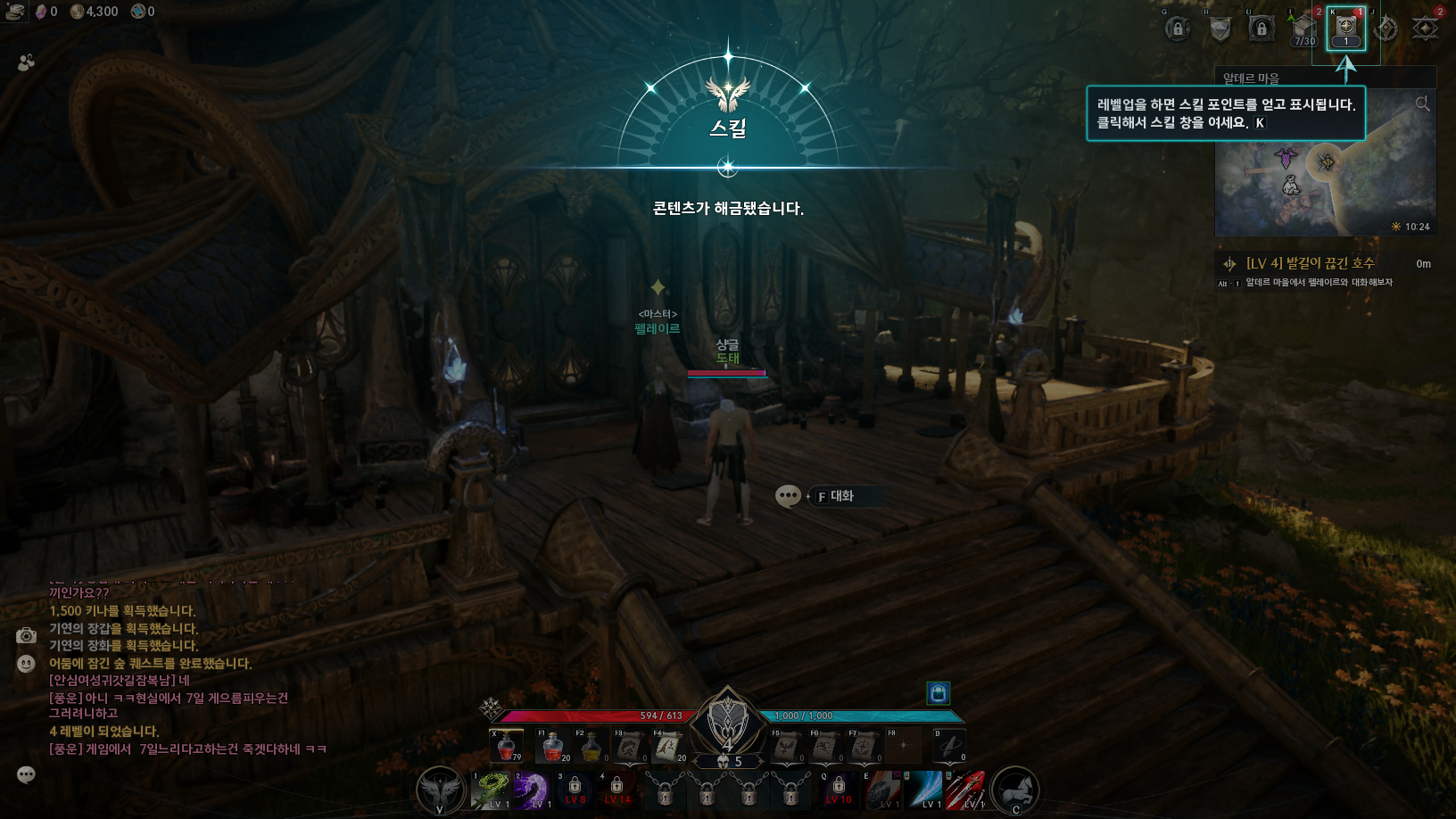Open the highlighted skill window icon
Image resolution: width=1456 pixels, height=819 pixels.
[x=1345, y=29]
